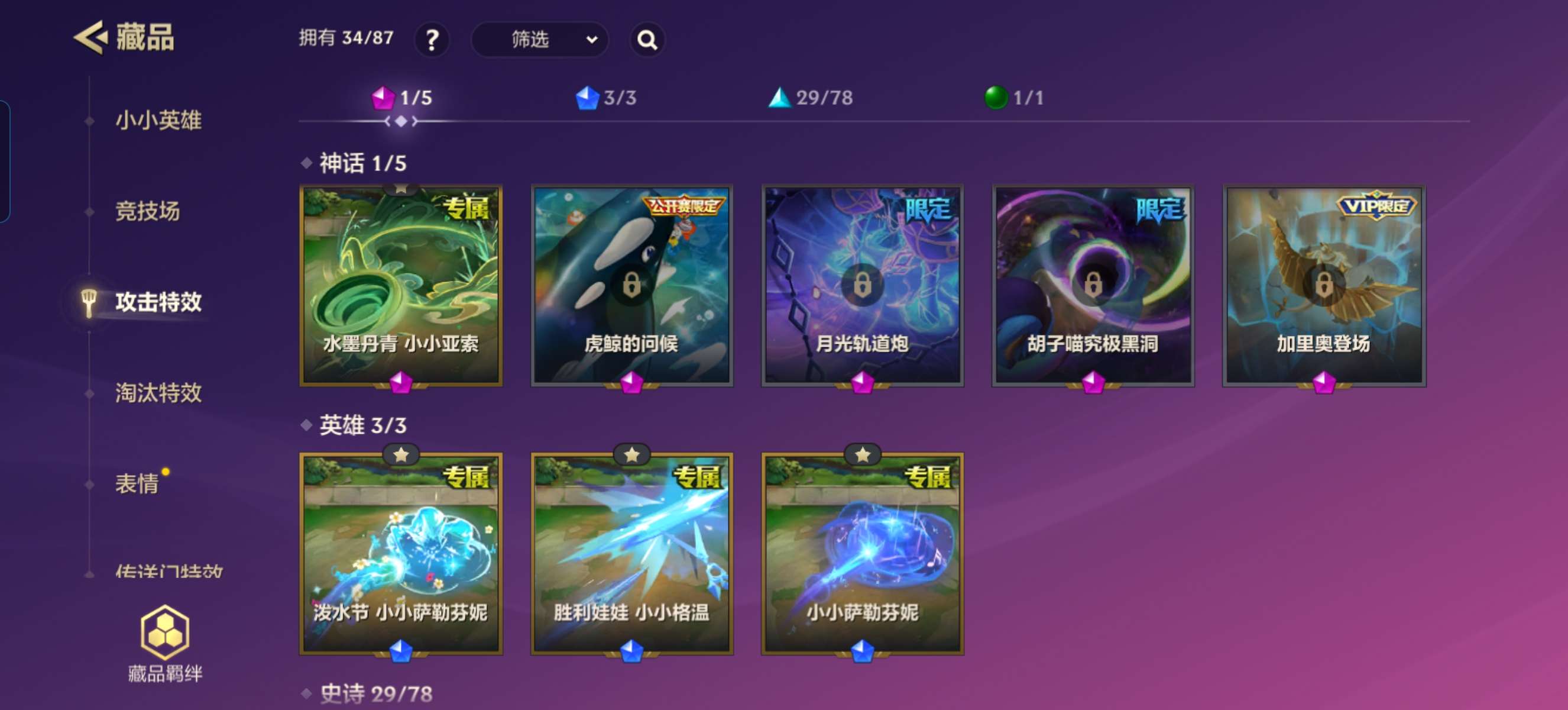Viewport: 1568px width, 710px height.
Task: Switch to the pink gem 1/5 tab
Action: tap(401, 98)
